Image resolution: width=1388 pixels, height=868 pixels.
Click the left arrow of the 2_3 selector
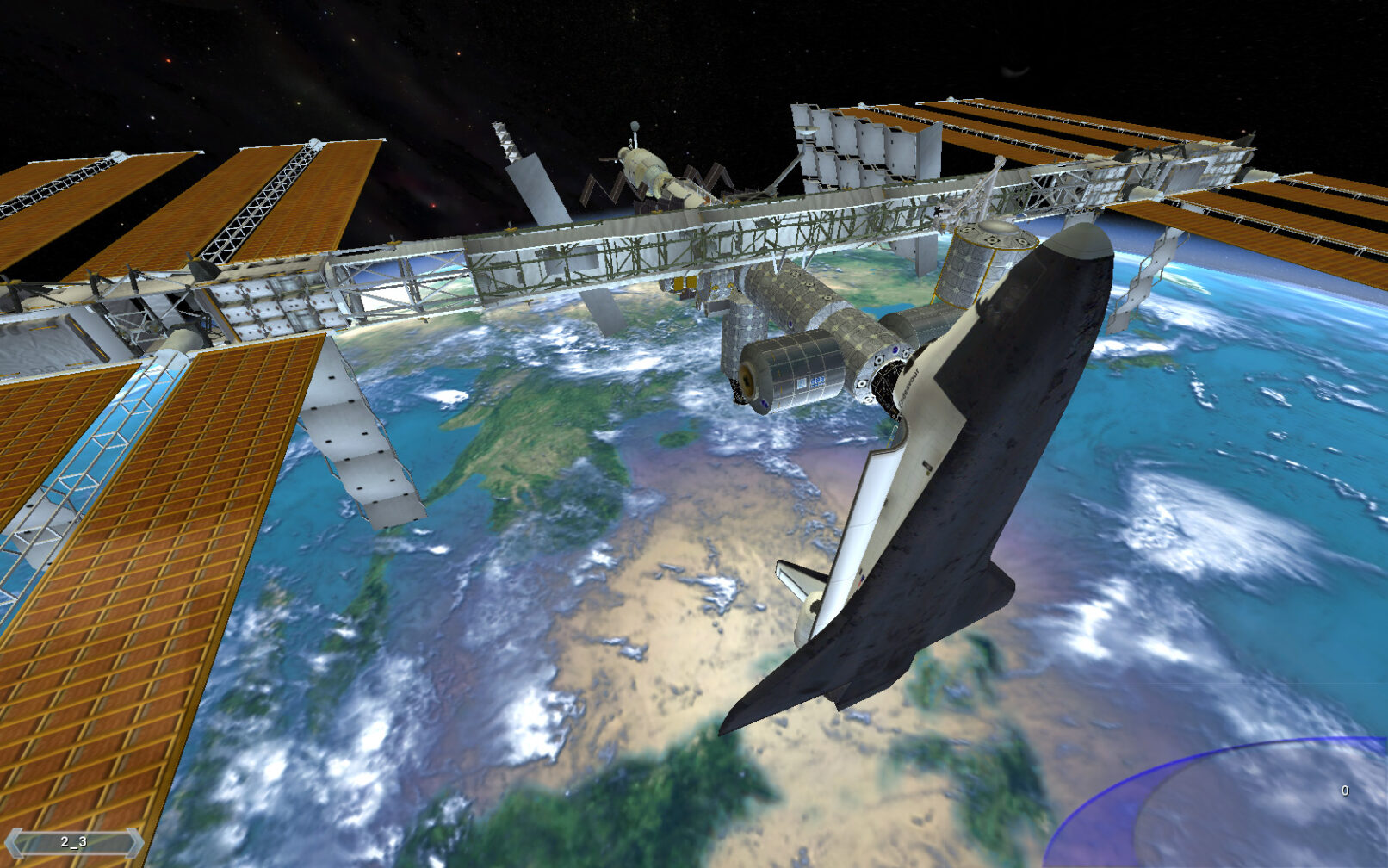(14, 842)
